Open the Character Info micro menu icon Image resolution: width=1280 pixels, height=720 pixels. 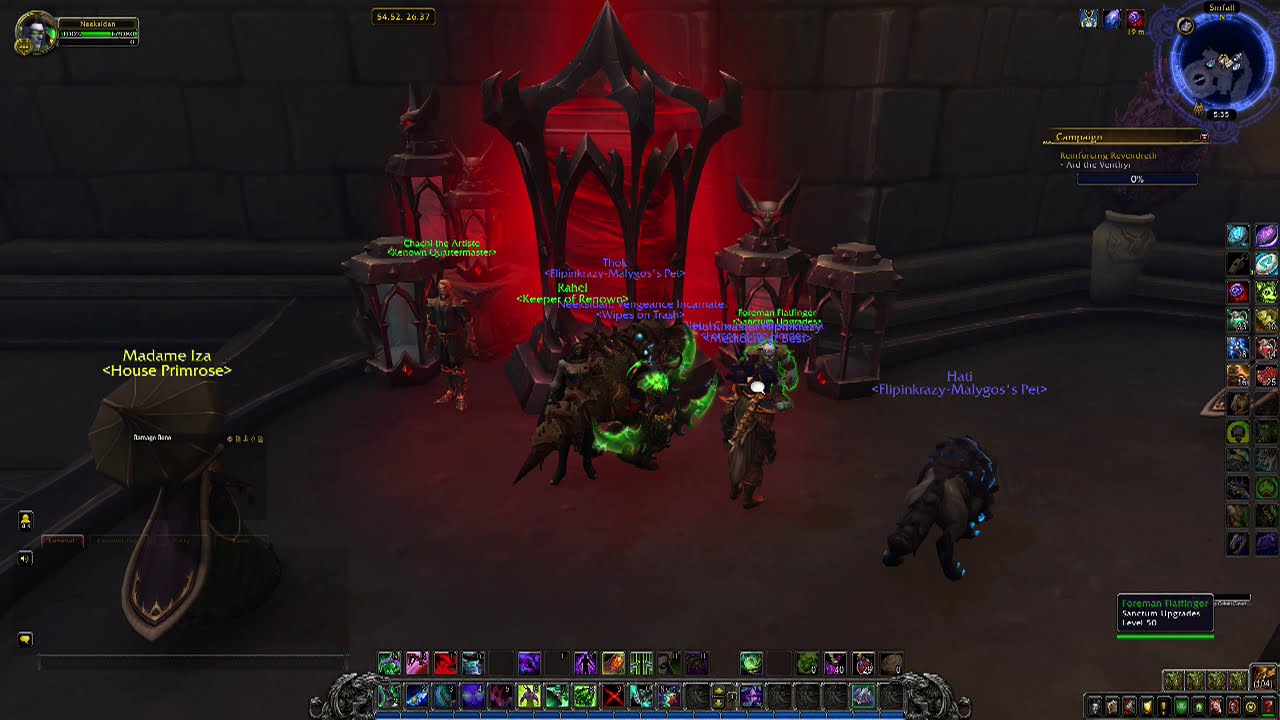pos(1095,706)
